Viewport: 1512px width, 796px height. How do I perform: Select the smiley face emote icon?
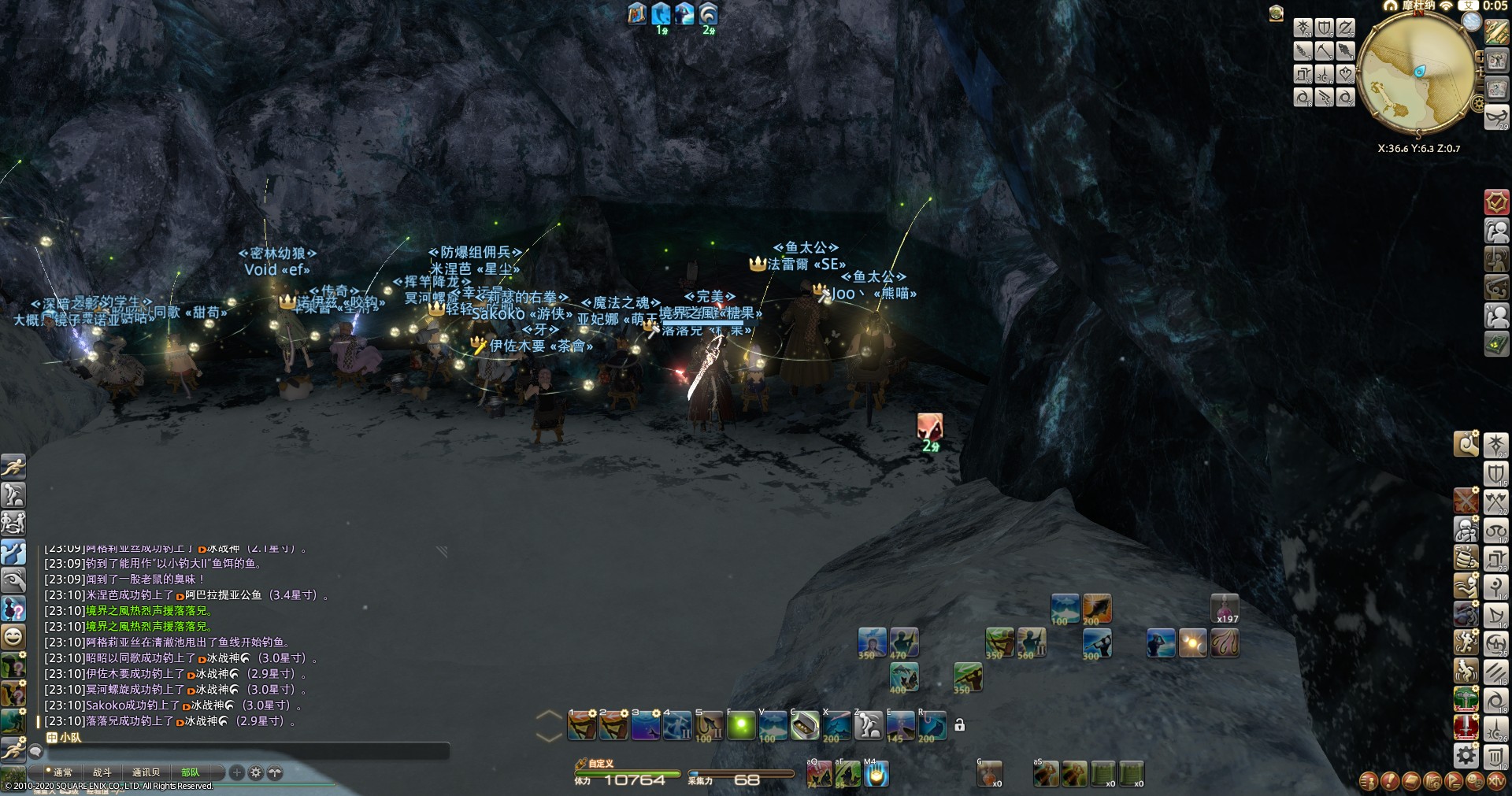click(x=13, y=635)
